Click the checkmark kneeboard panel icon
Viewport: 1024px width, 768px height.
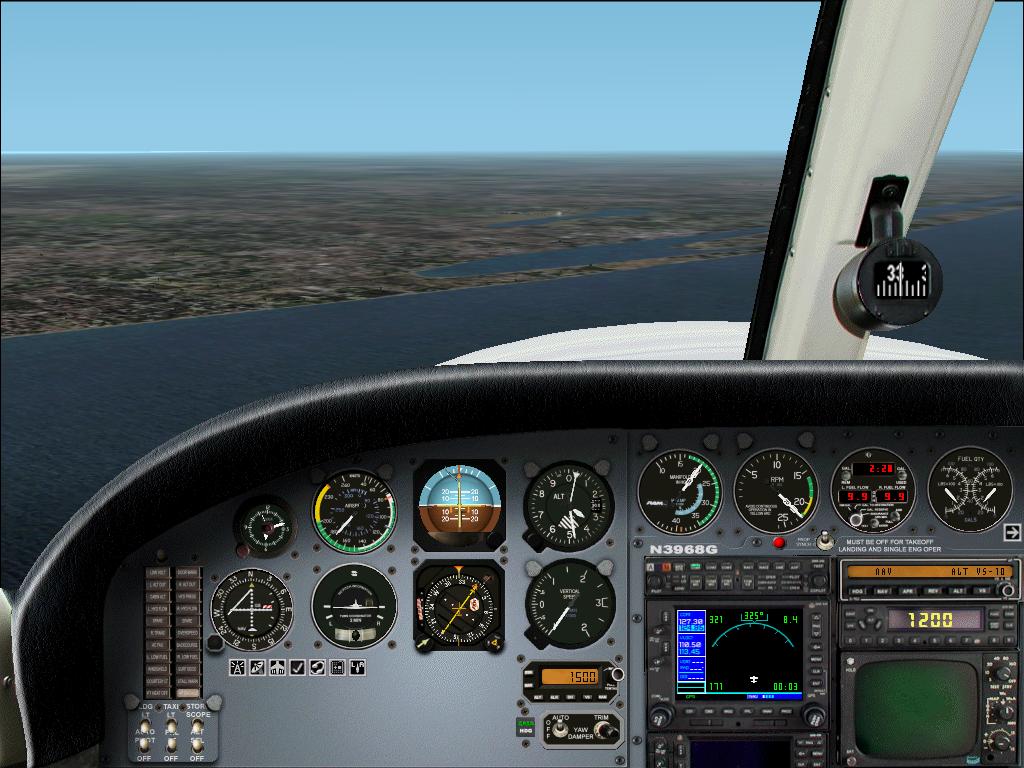297,668
